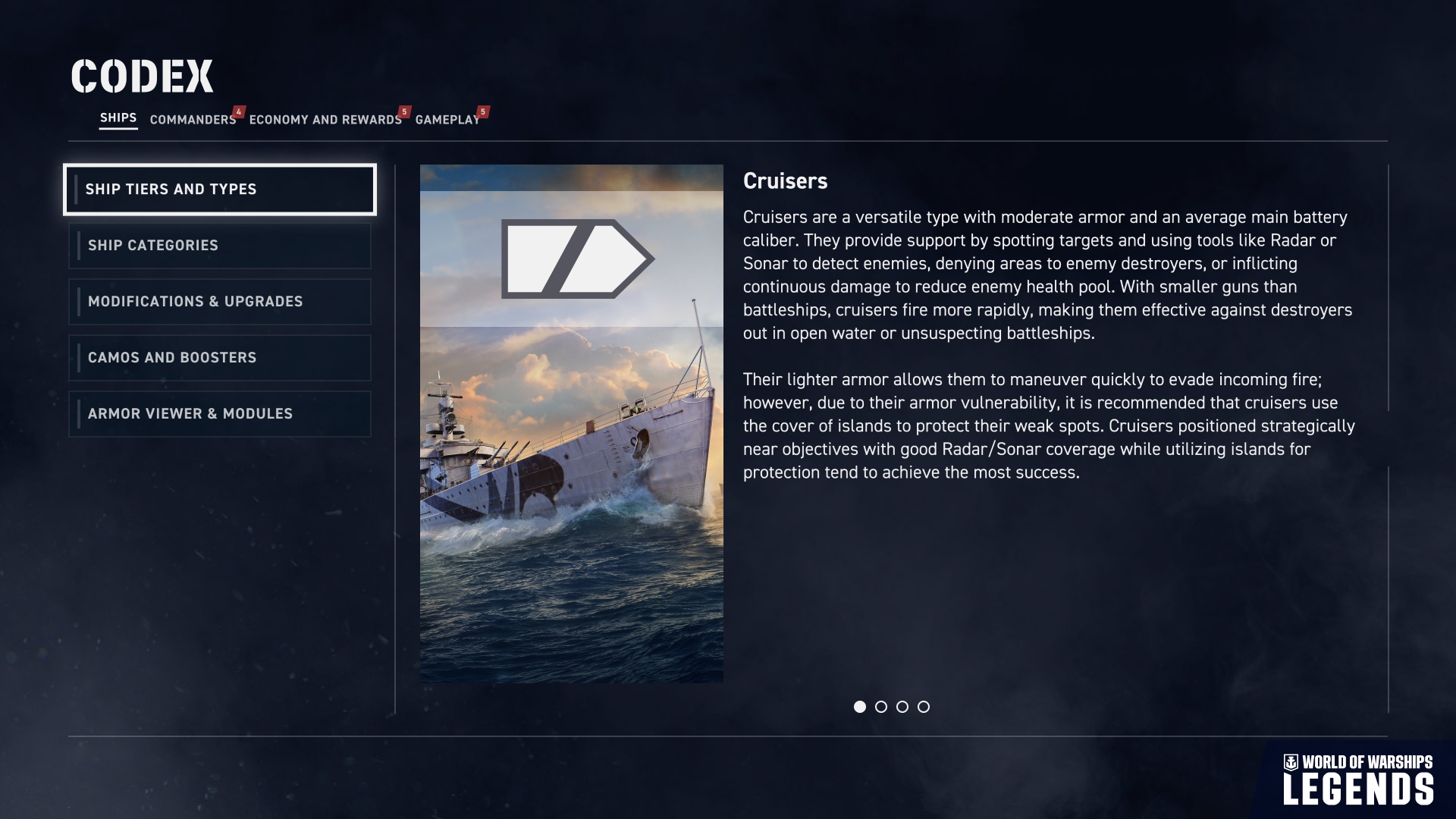Go to the fourth page dot
The height and width of the screenshot is (819, 1456).
pyautogui.click(x=924, y=707)
